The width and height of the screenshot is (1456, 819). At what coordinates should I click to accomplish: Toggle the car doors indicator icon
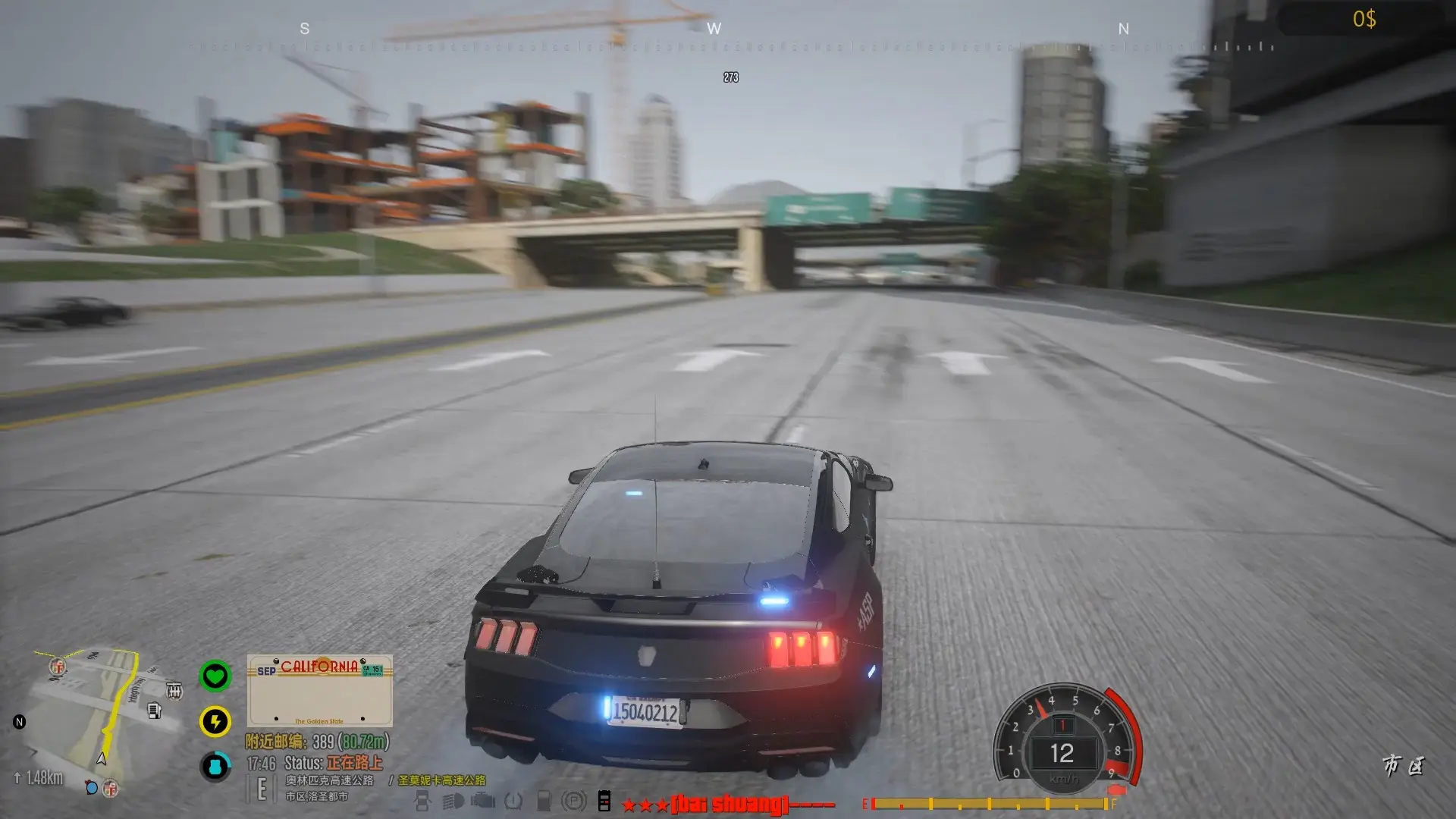422,801
